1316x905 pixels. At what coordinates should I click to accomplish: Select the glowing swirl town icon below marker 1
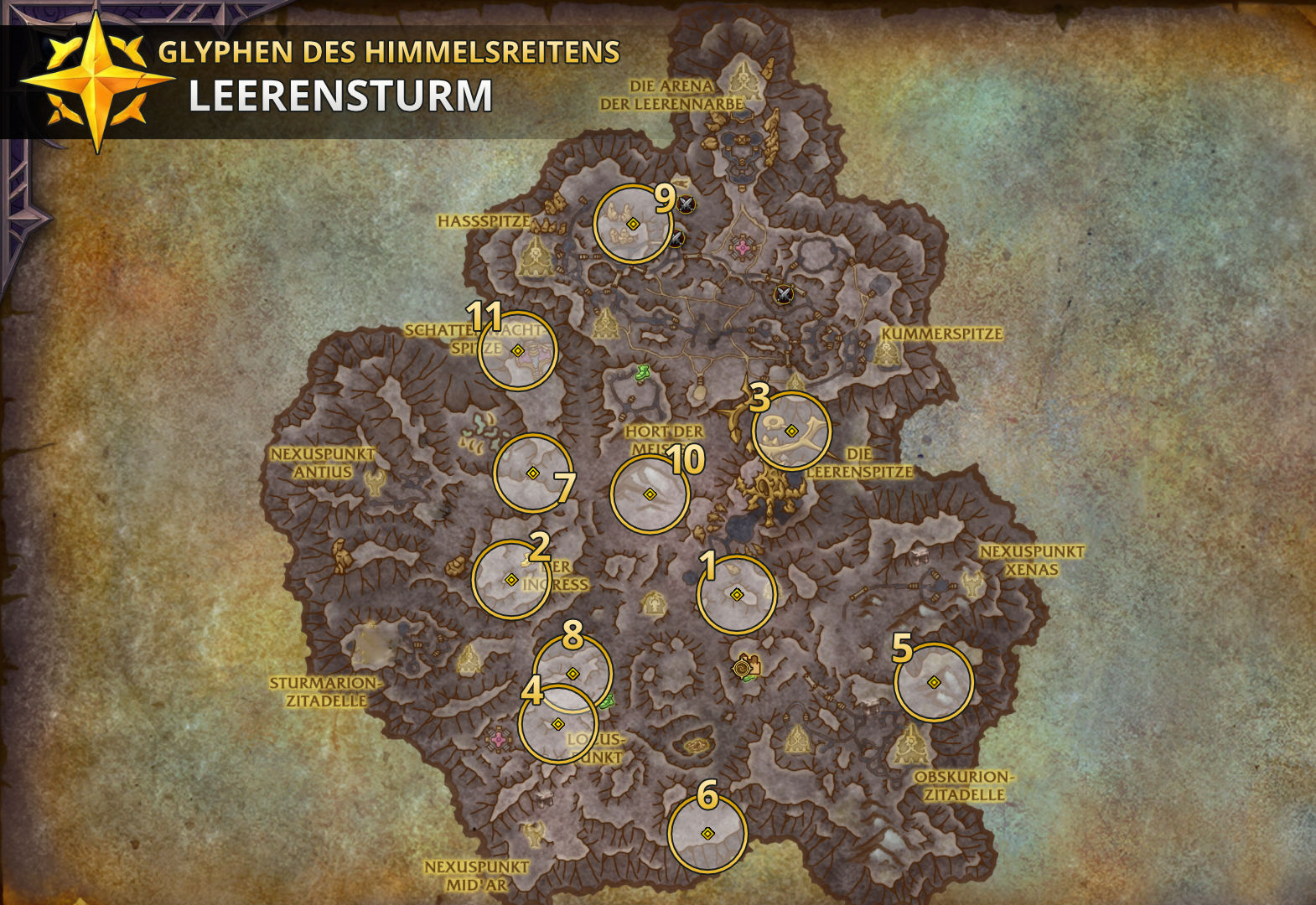click(742, 669)
